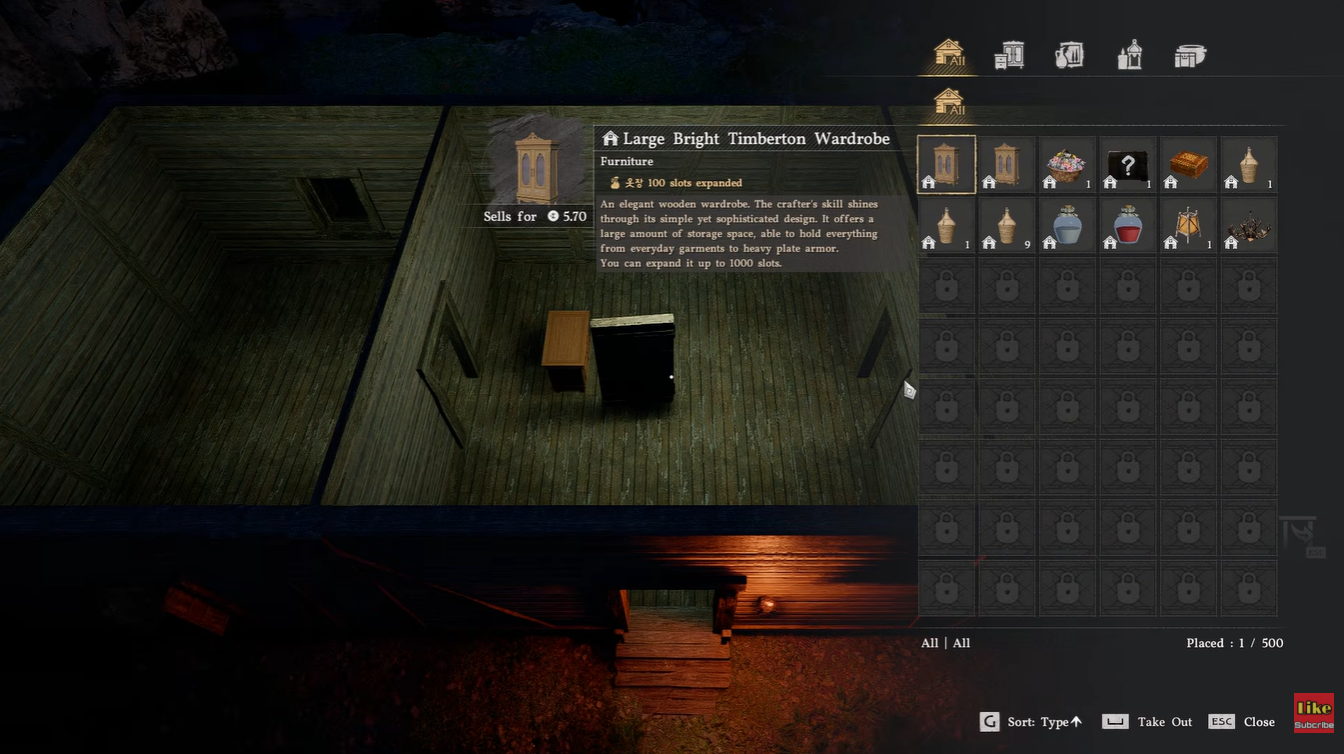Select the wicker demijohn stacked to nine
This screenshot has height=754, width=1344.
(x=1007, y=224)
